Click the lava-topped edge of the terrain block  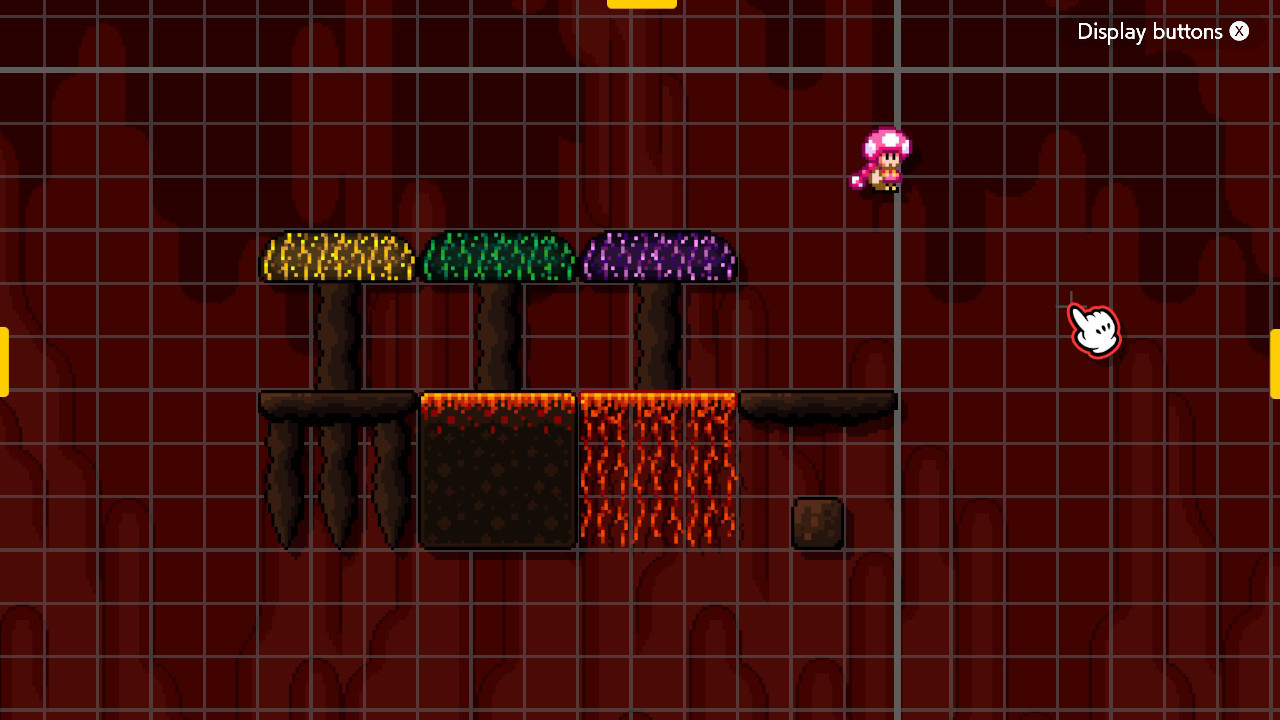497,400
